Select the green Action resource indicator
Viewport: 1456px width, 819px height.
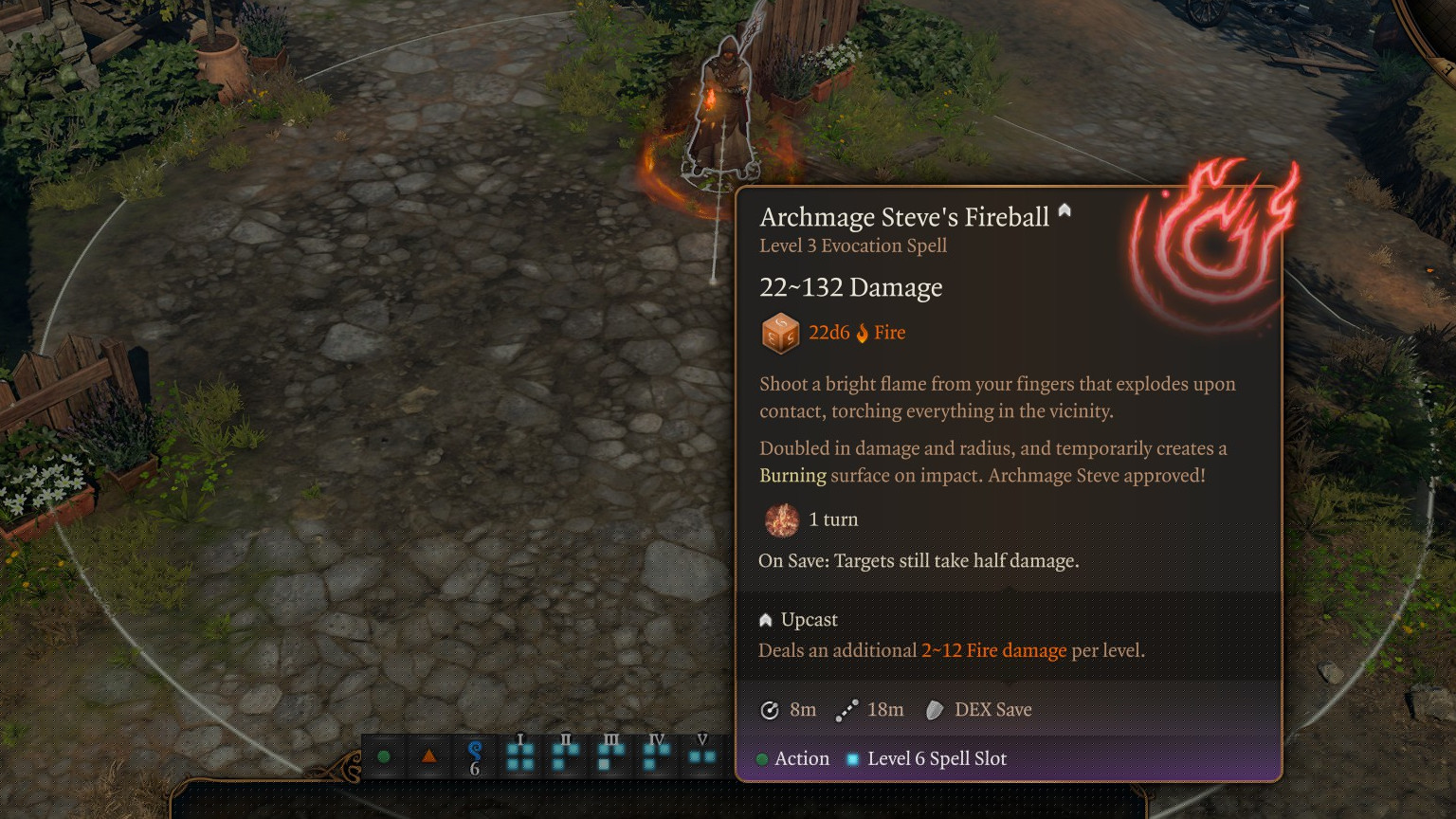pyautogui.click(x=384, y=756)
